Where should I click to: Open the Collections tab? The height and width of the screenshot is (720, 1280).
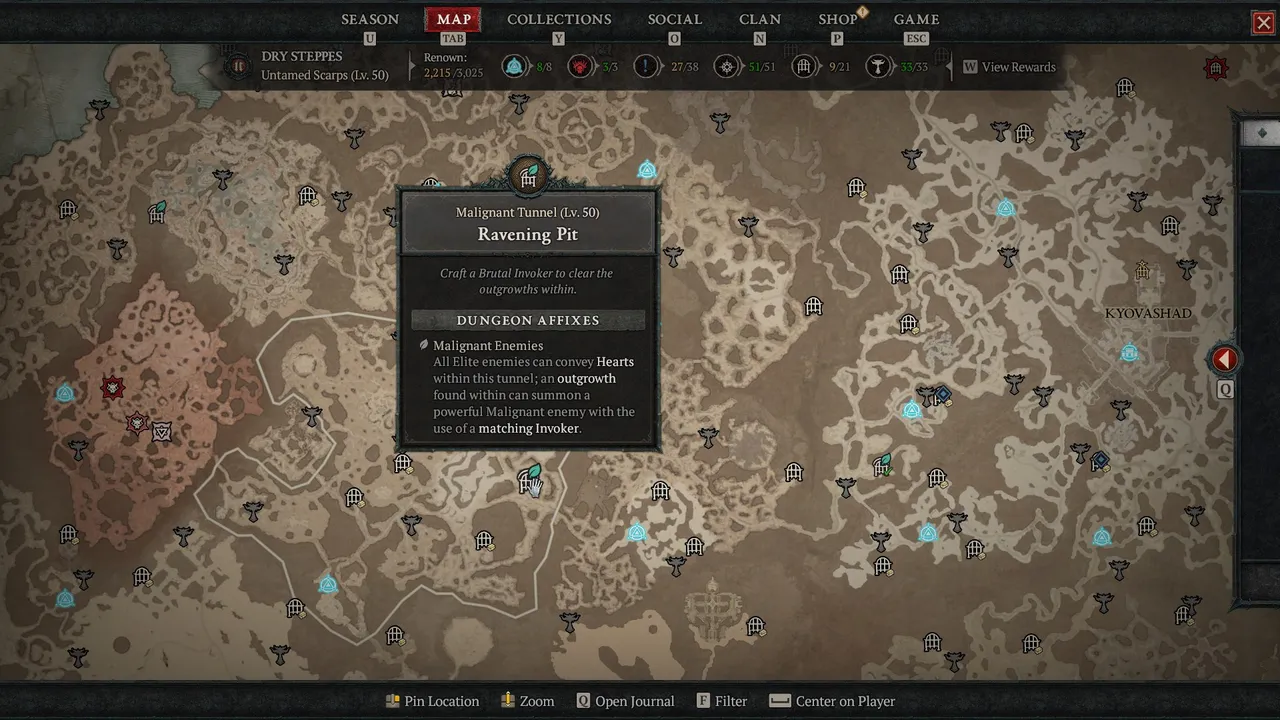[559, 19]
